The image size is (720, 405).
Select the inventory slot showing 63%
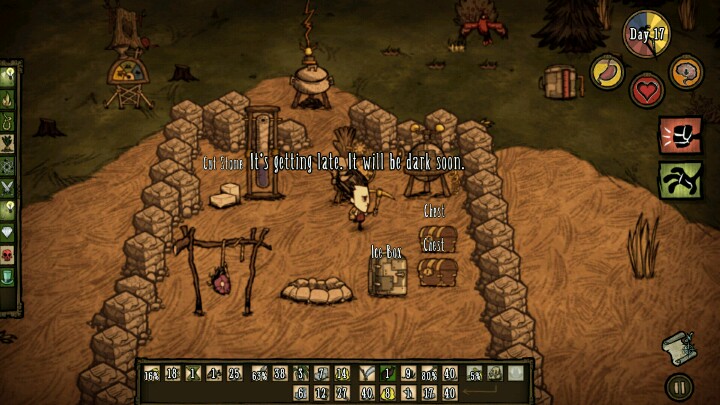tap(259, 374)
